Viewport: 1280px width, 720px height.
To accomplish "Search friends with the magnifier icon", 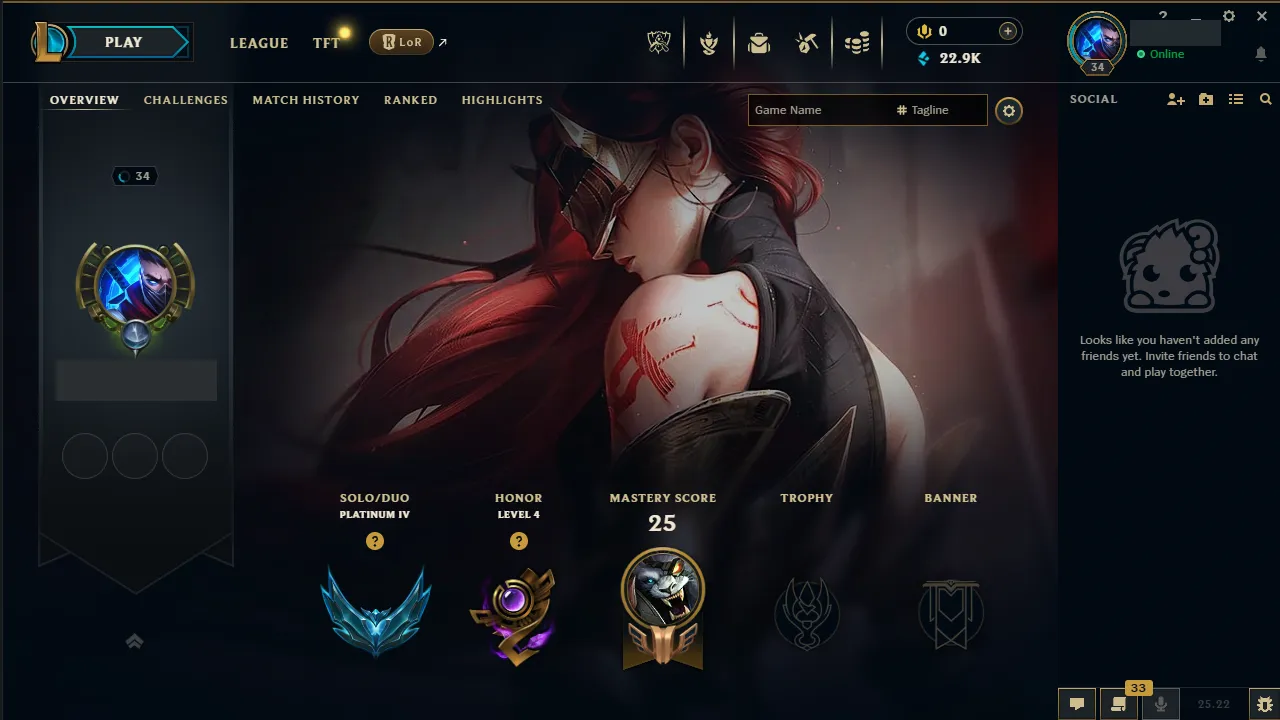I will click(x=1265, y=99).
